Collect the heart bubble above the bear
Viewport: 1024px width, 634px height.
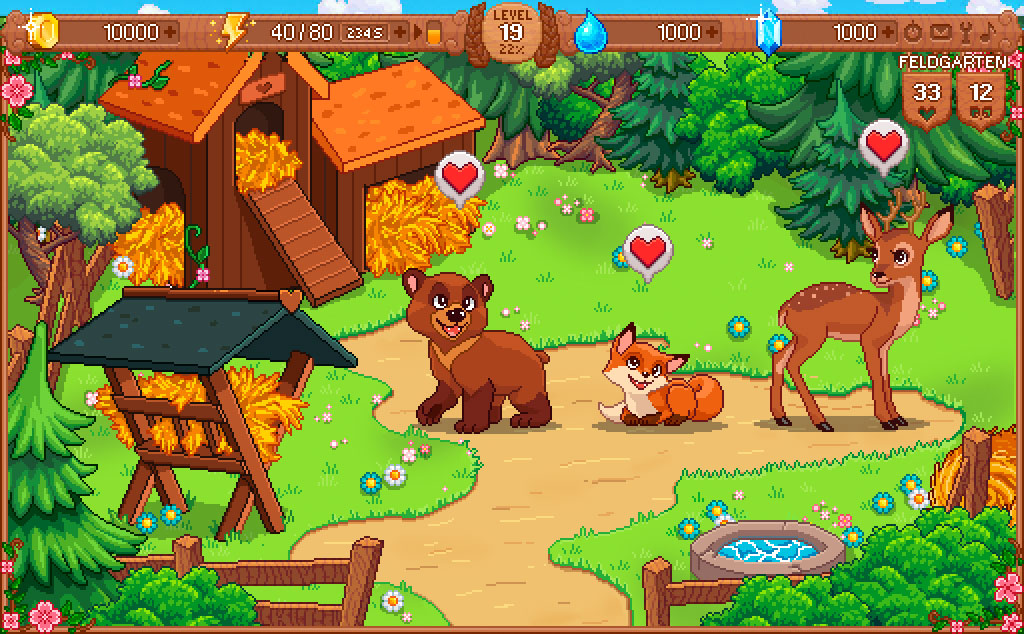tap(460, 178)
